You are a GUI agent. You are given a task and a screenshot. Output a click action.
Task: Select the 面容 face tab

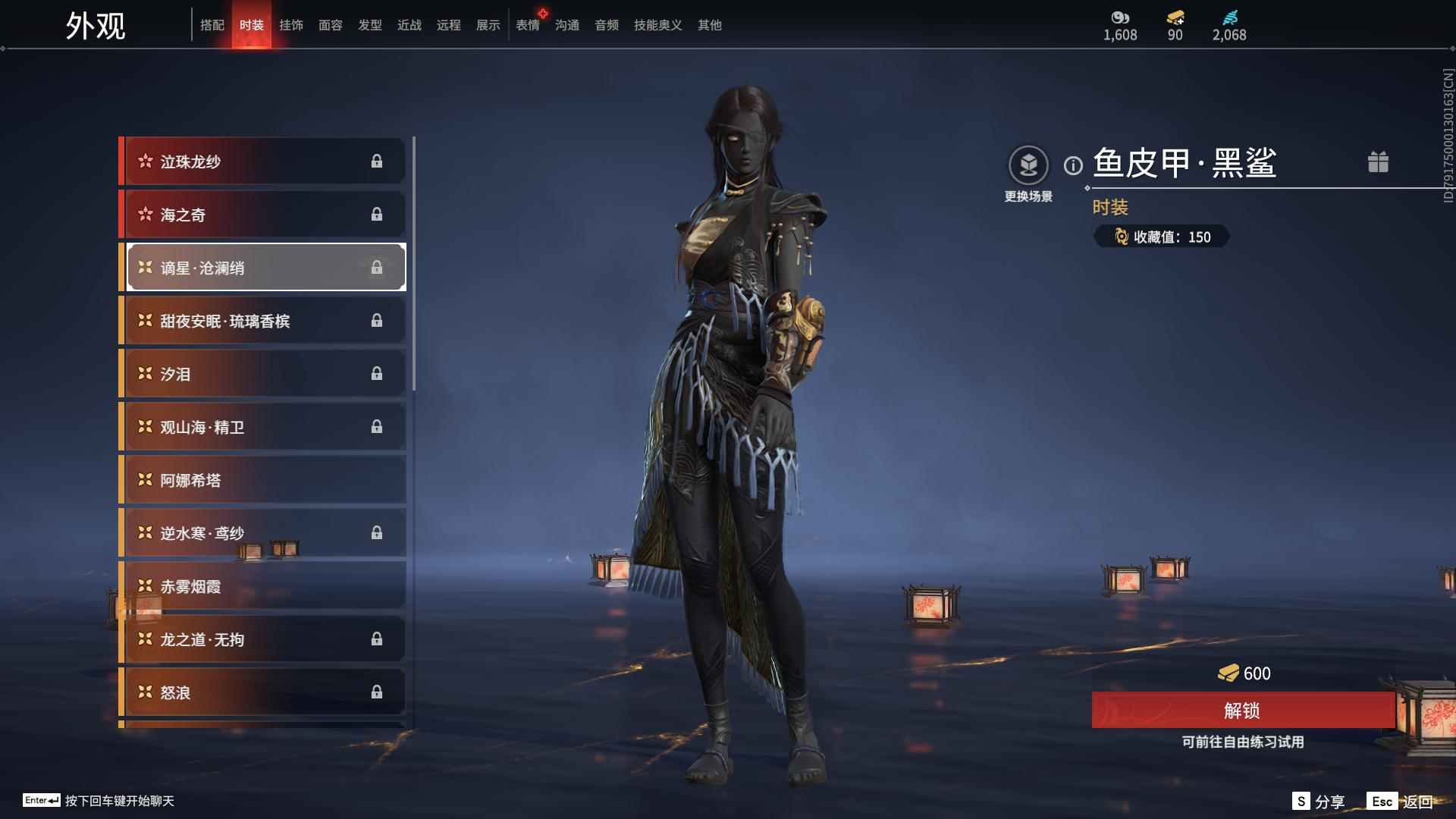point(331,25)
